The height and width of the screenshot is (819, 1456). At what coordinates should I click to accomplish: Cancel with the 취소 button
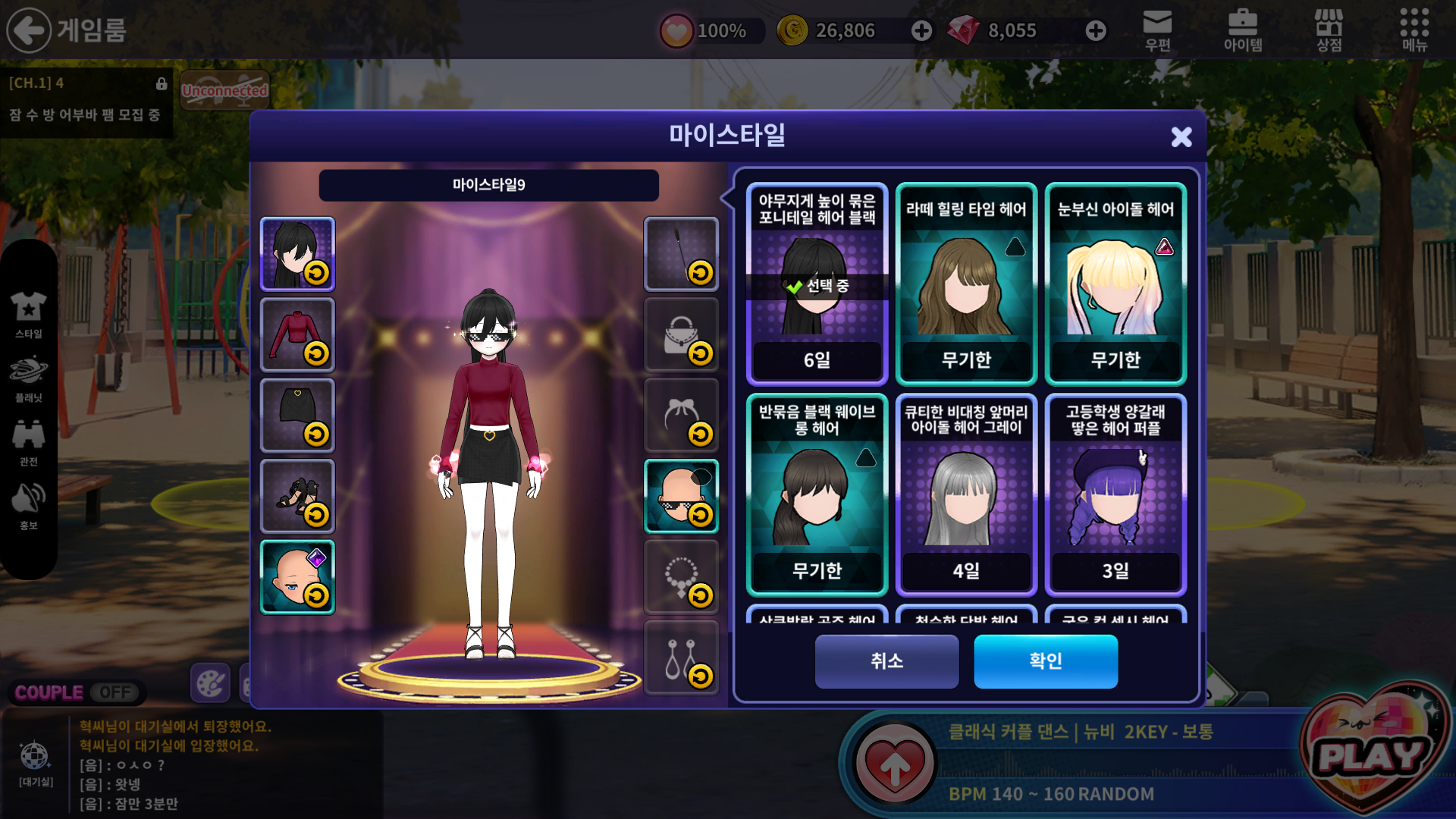pyautogui.click(x=886, y=661)
